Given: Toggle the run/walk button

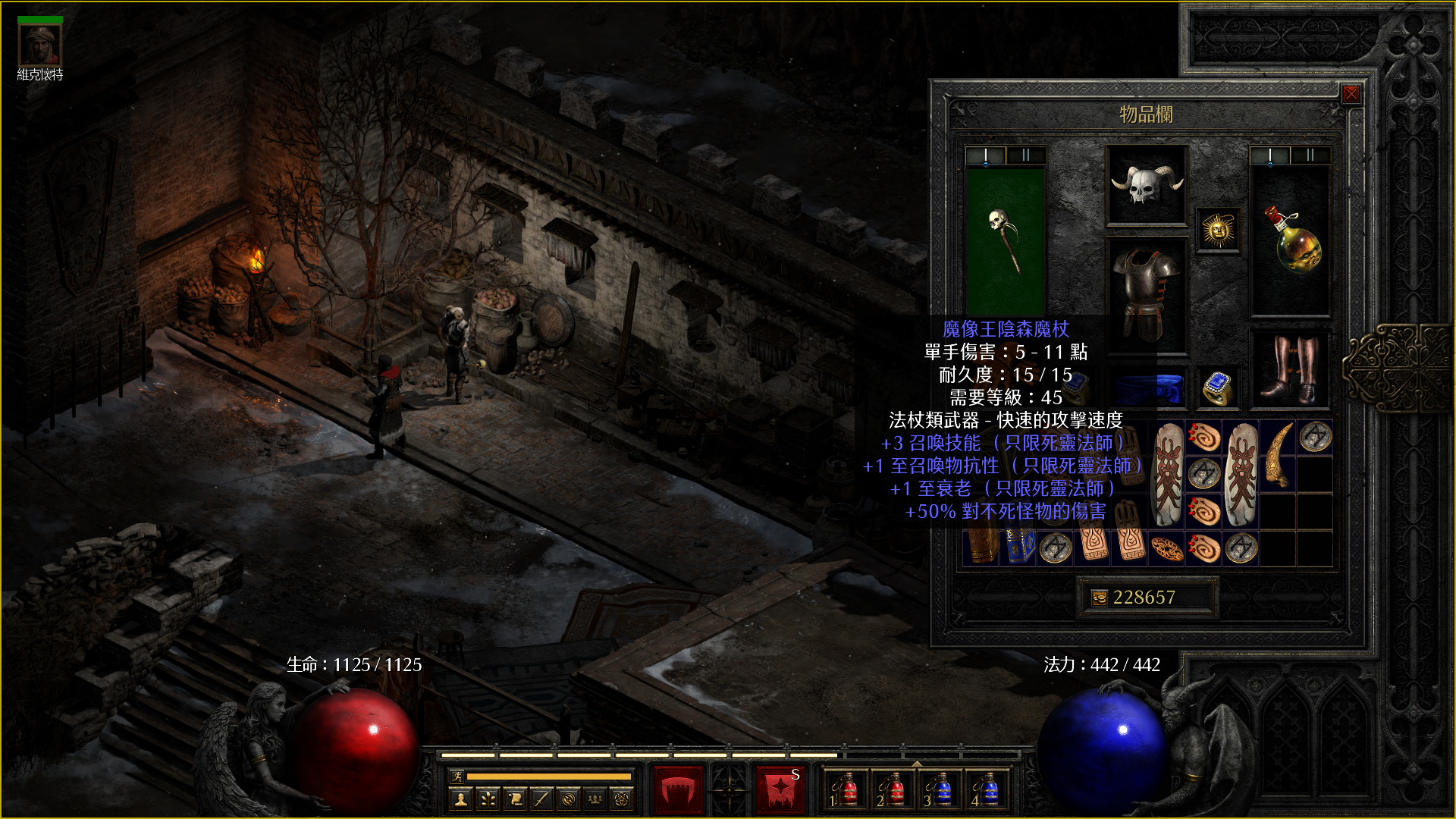Looking at the screenshot, I should point(457,776).
